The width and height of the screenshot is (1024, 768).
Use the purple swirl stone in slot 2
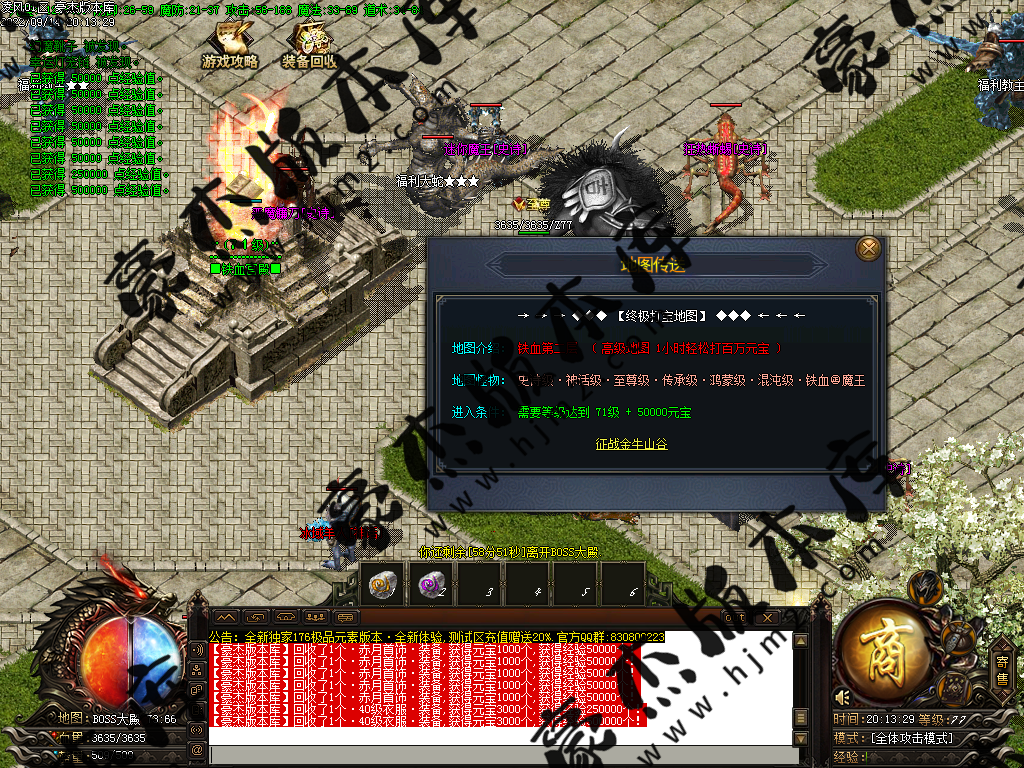(x=431, y=587)
